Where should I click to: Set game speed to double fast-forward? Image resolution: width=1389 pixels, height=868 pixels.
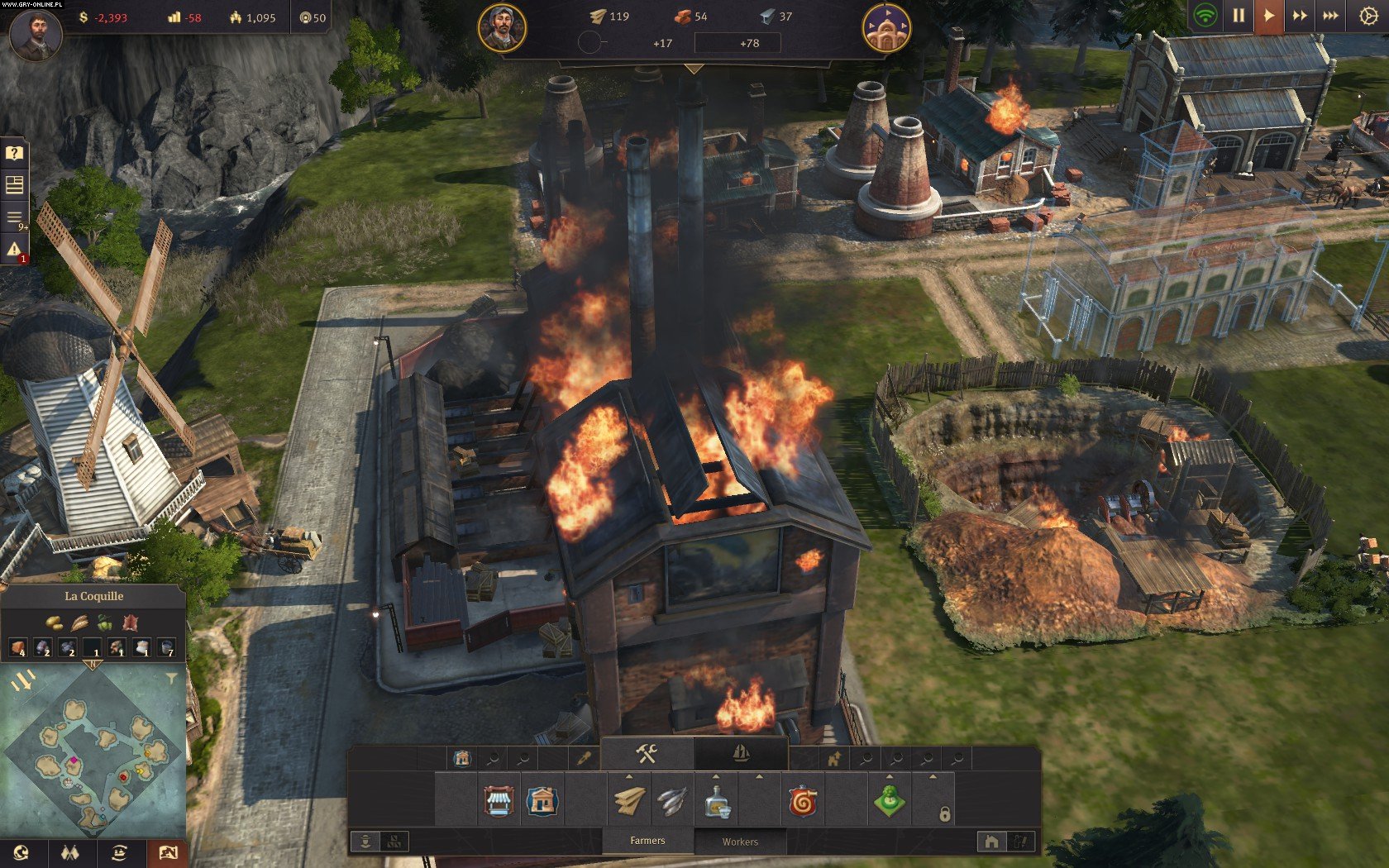pyautogui.click(x=1300, y=16)
